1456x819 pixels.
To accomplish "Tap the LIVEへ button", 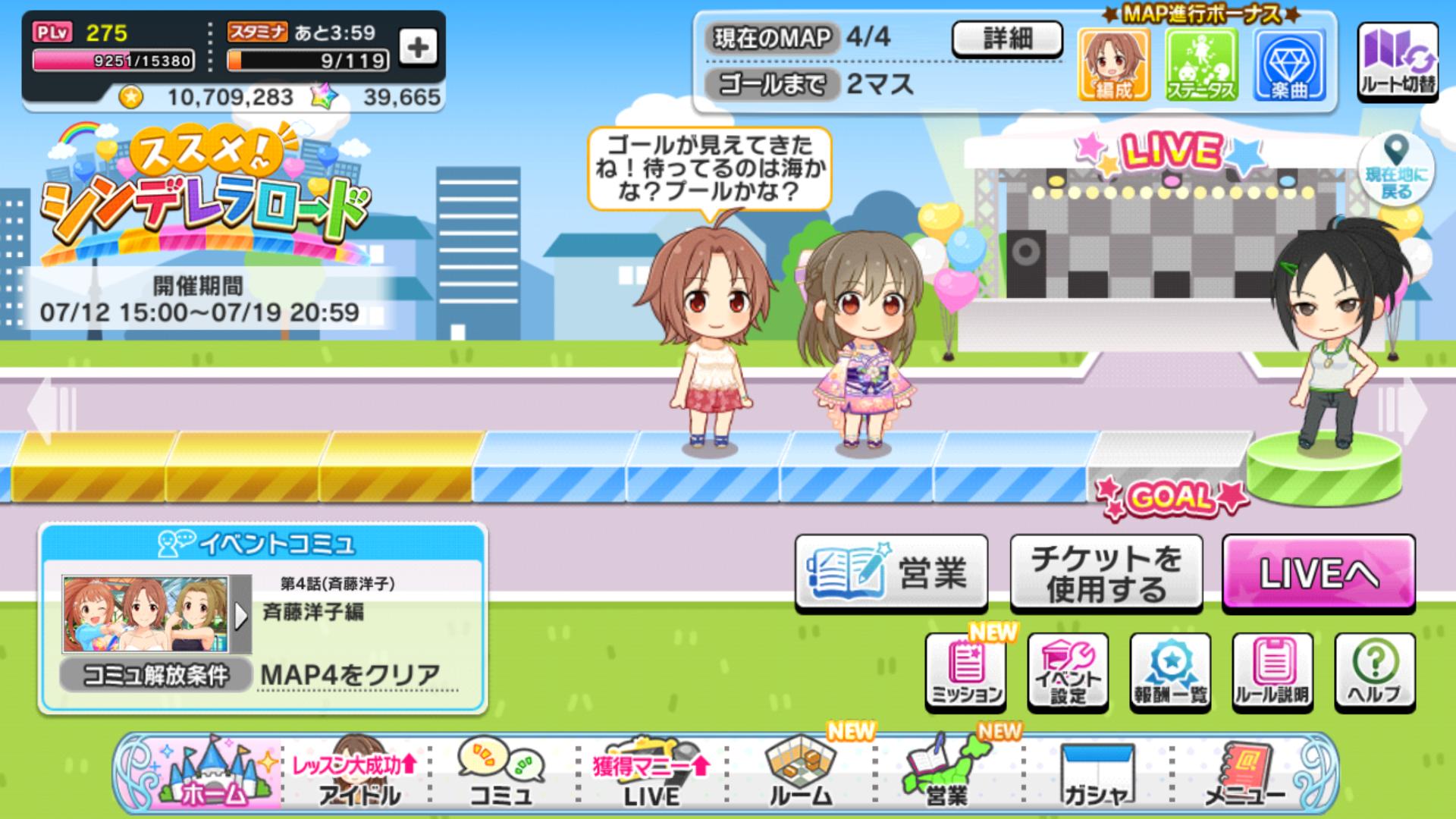I will (1318, 573).
